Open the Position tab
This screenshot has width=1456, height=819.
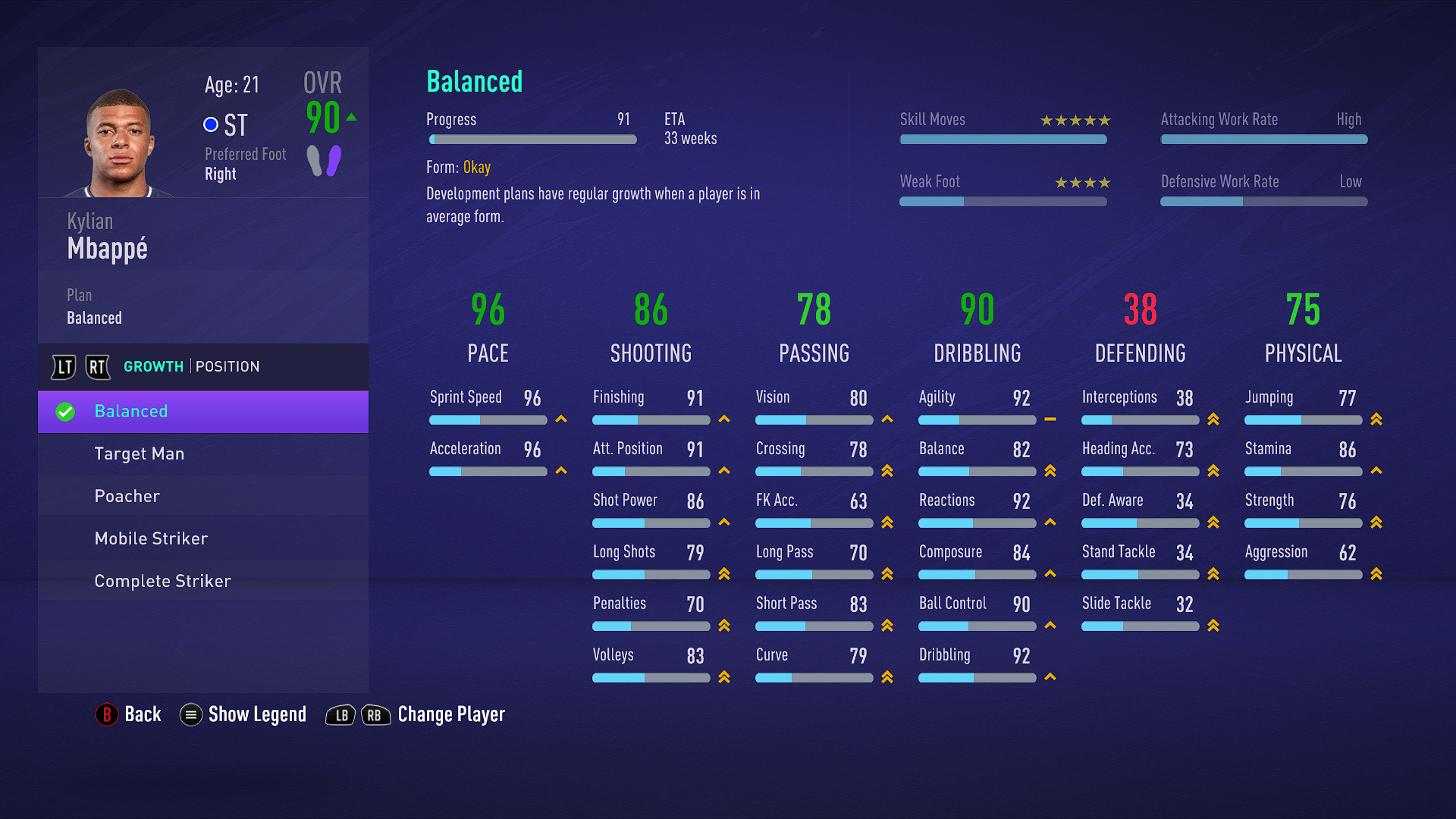click(x=227, y=367)
